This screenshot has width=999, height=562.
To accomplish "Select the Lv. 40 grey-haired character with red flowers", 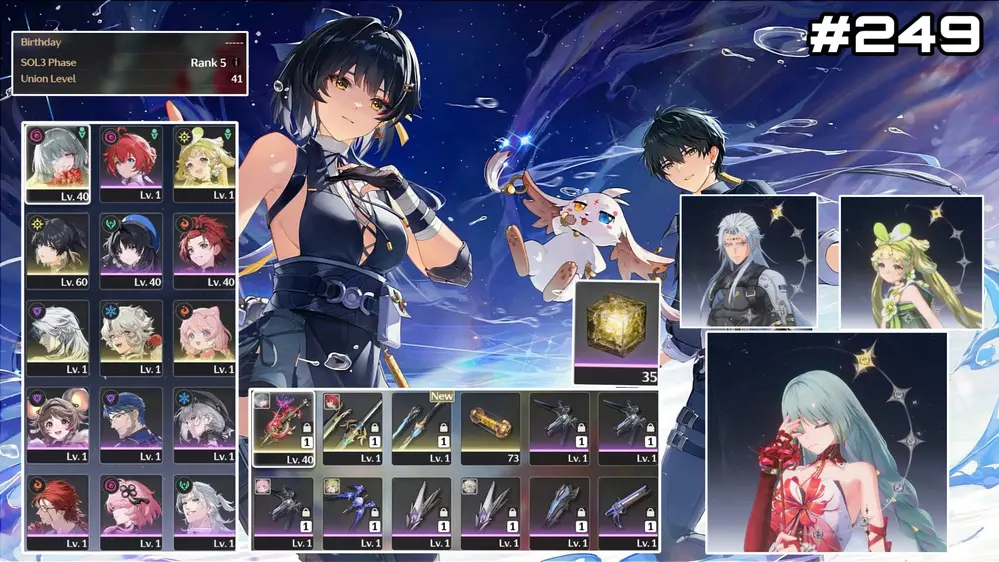I will click(x=58, y=164).
